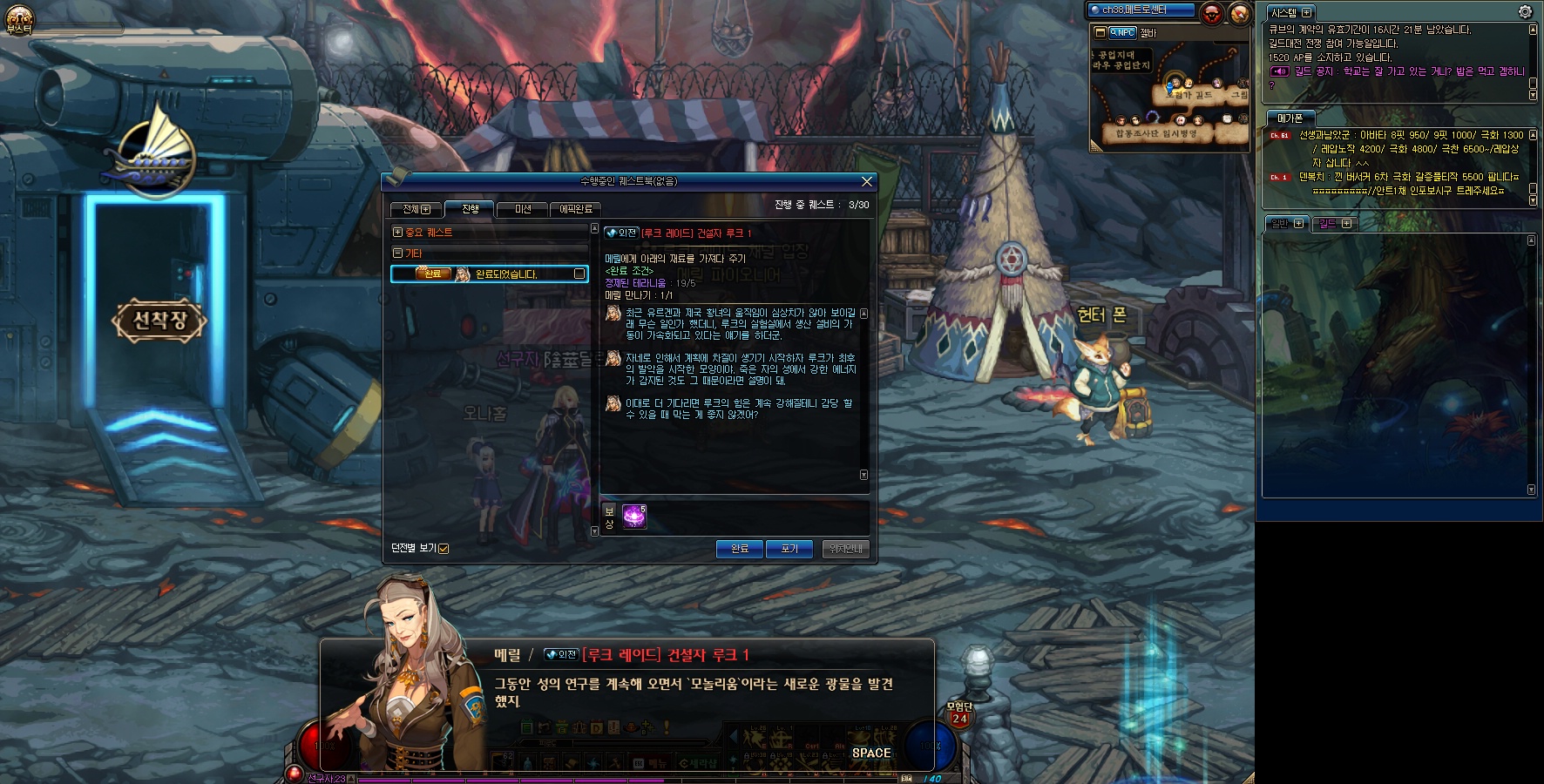Switch to the 길드 chat tab
The height and width of the screenshot is (784, 1544).
[x=1334, y=224]
